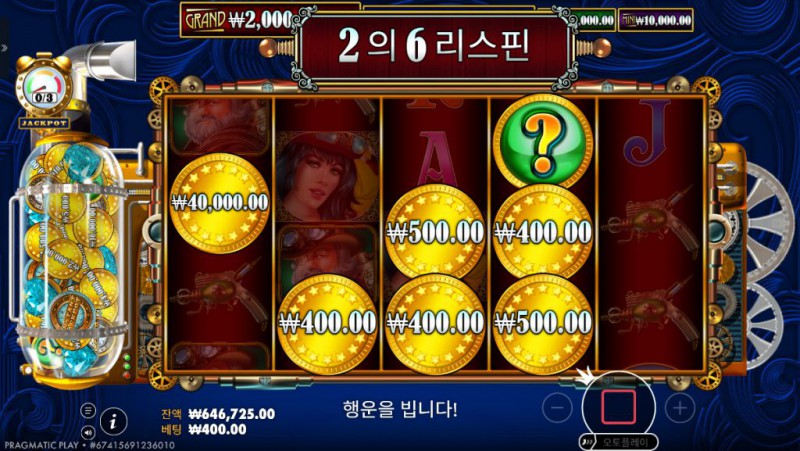Stop the spin with the red square button
800x451 pixels.
point(618,407)
